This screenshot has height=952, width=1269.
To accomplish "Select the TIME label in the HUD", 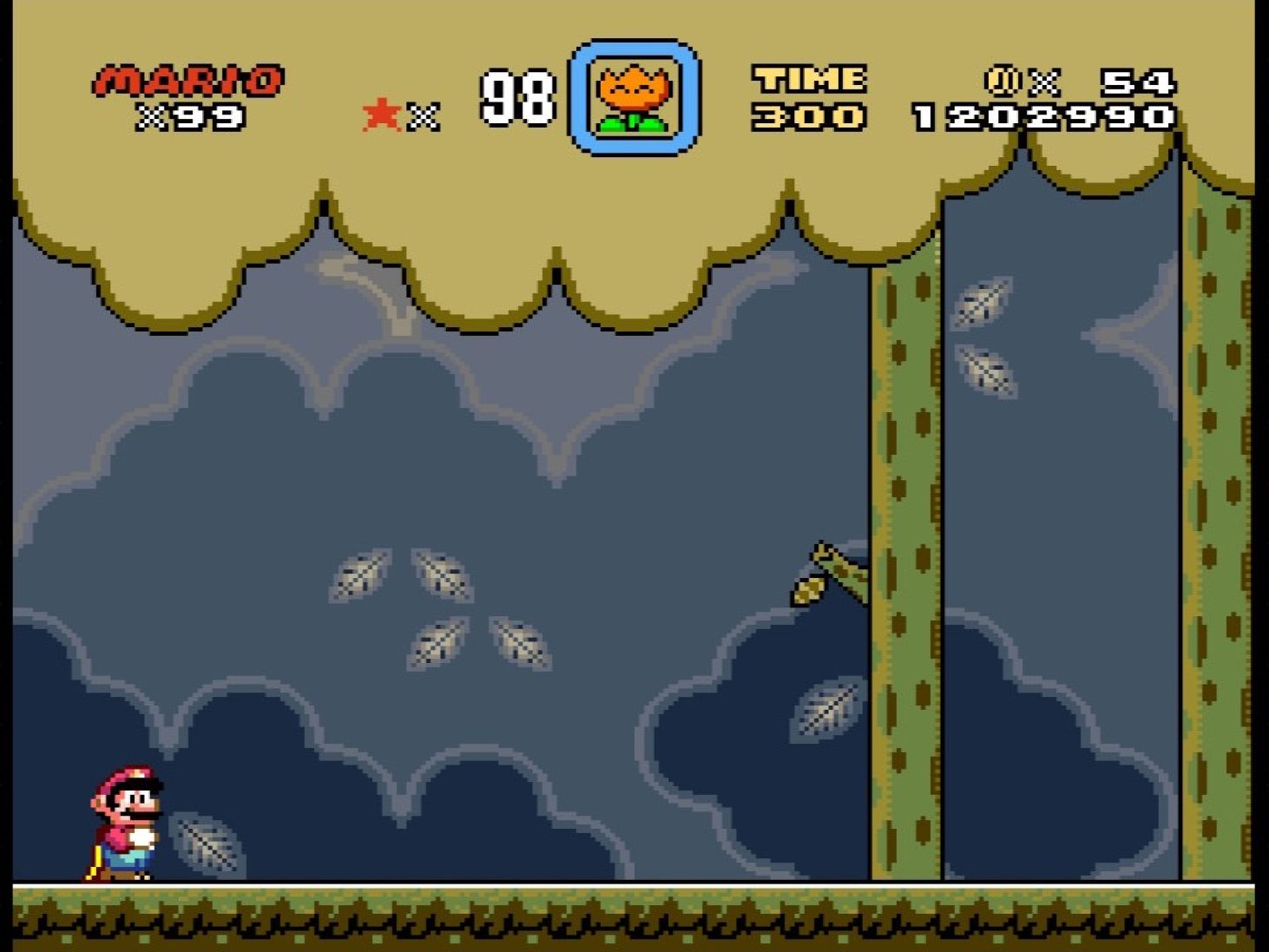I will click(807, 81).
